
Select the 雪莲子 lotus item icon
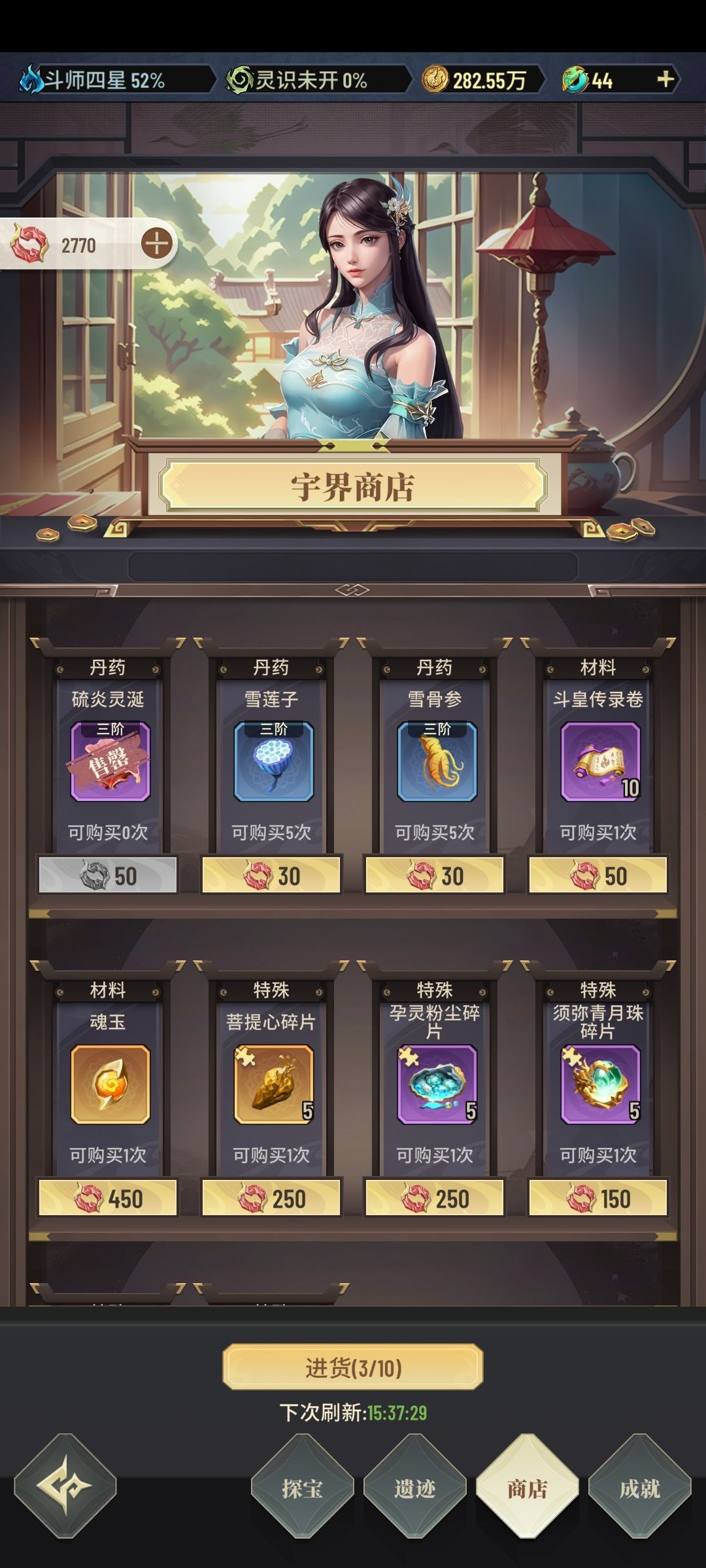[273, 762]
